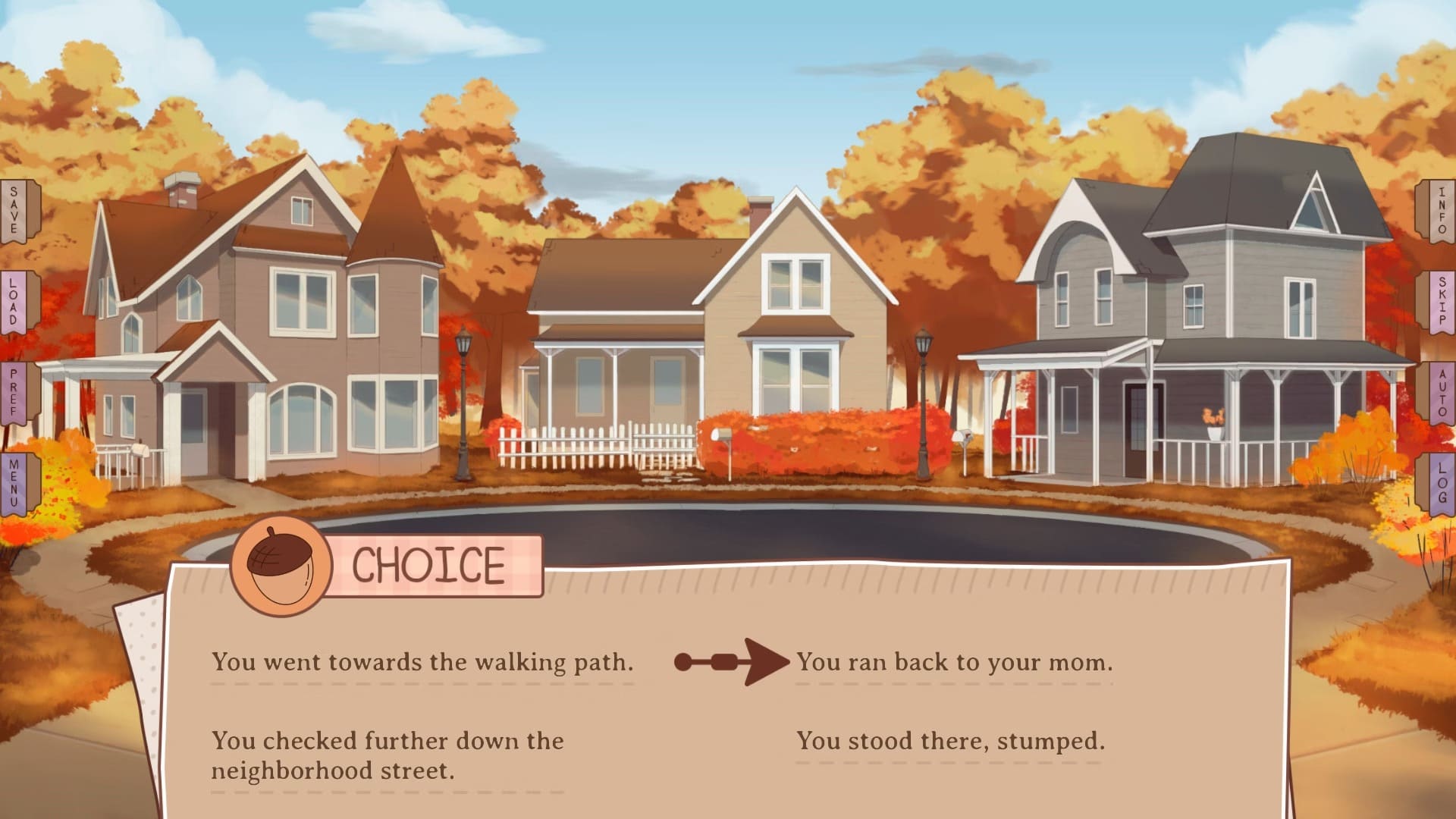The height and width of the screenshot is (819, 1456).
Task: Open the dialogue LOG tab
Action: pos(1441,484)
